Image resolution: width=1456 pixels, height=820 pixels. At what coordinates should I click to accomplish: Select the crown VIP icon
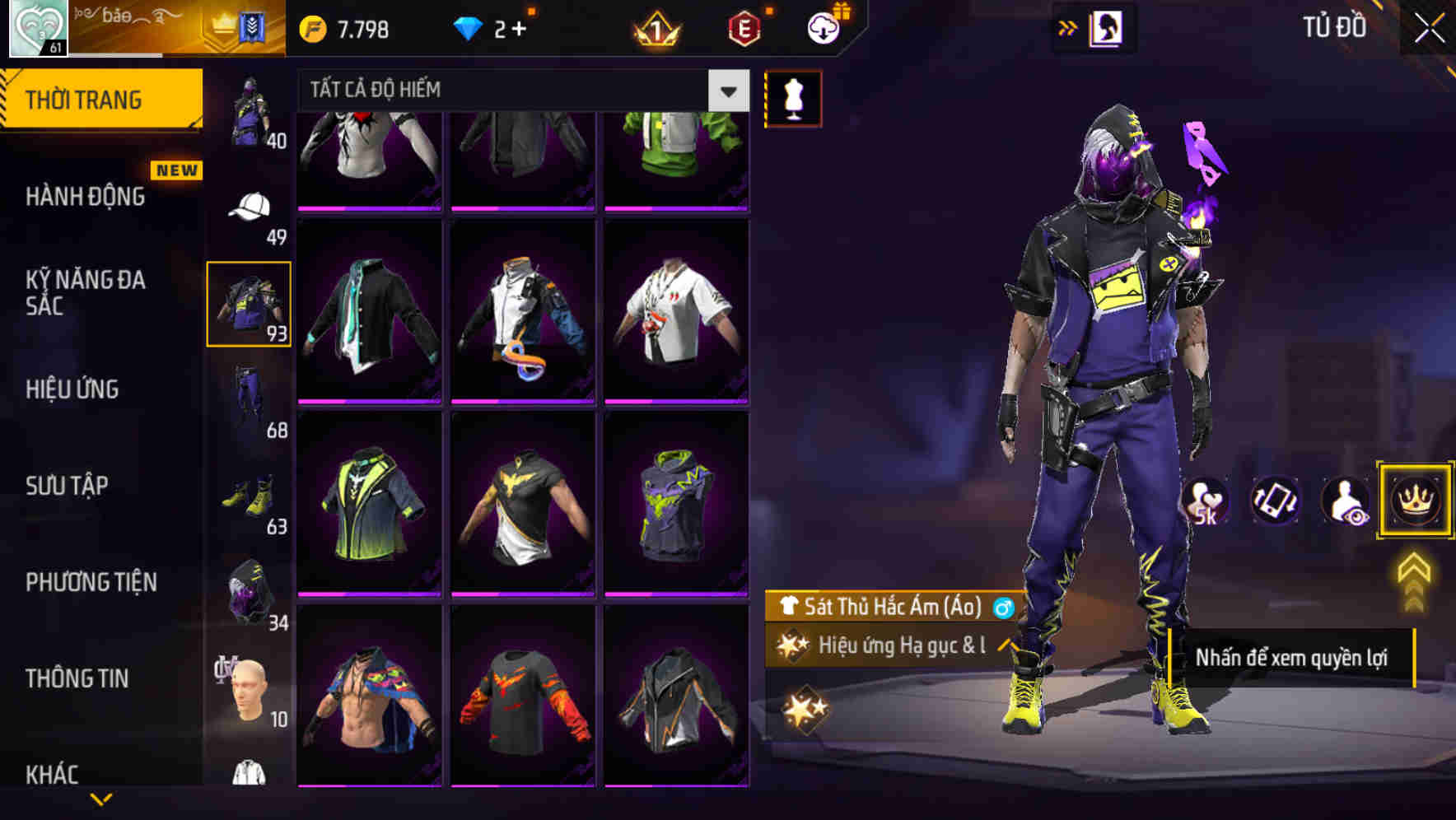click(x=1414, y=501)
